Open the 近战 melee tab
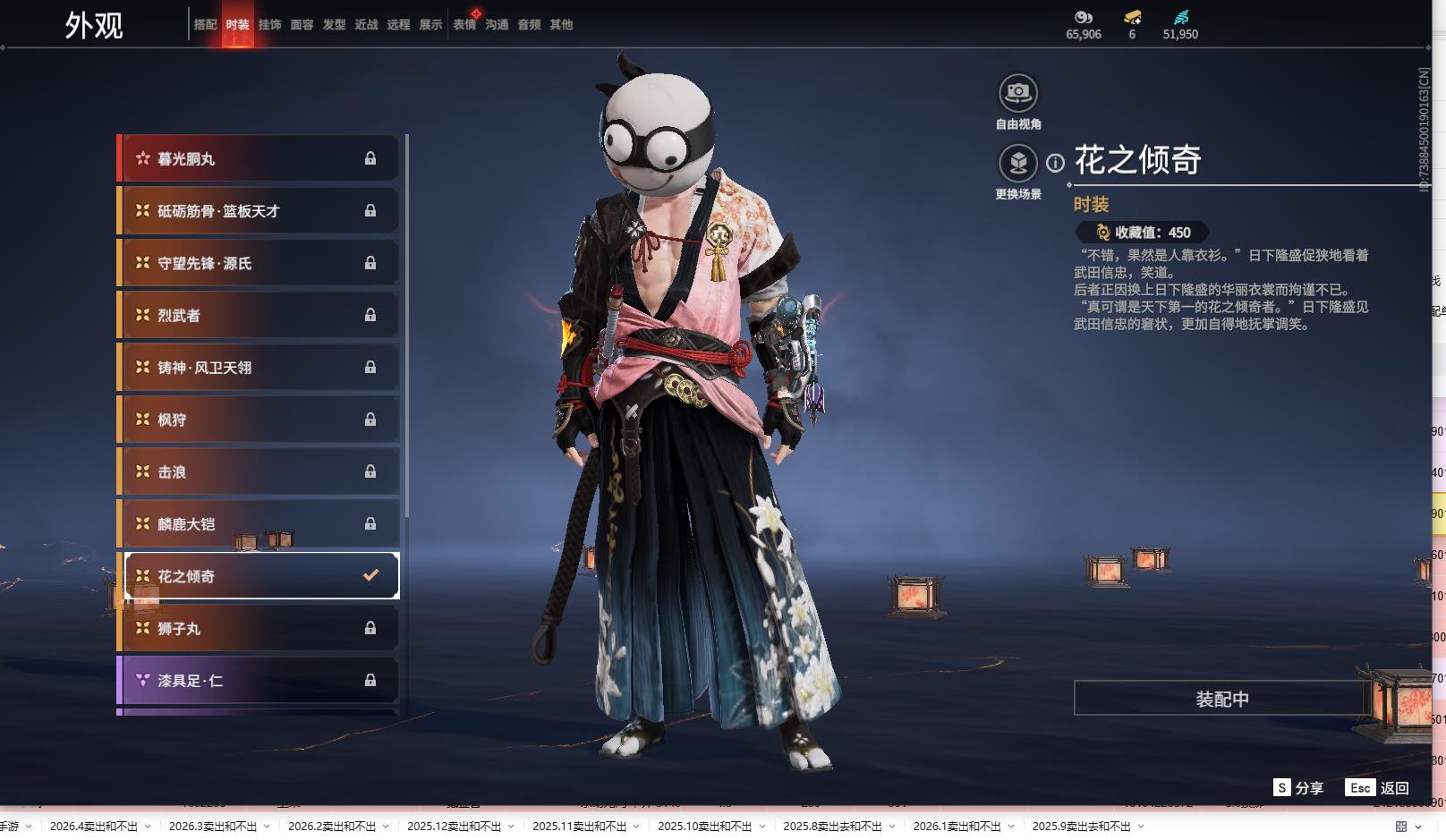Image resolution: width=1446 pixels, height=840 pixels. 366,25
